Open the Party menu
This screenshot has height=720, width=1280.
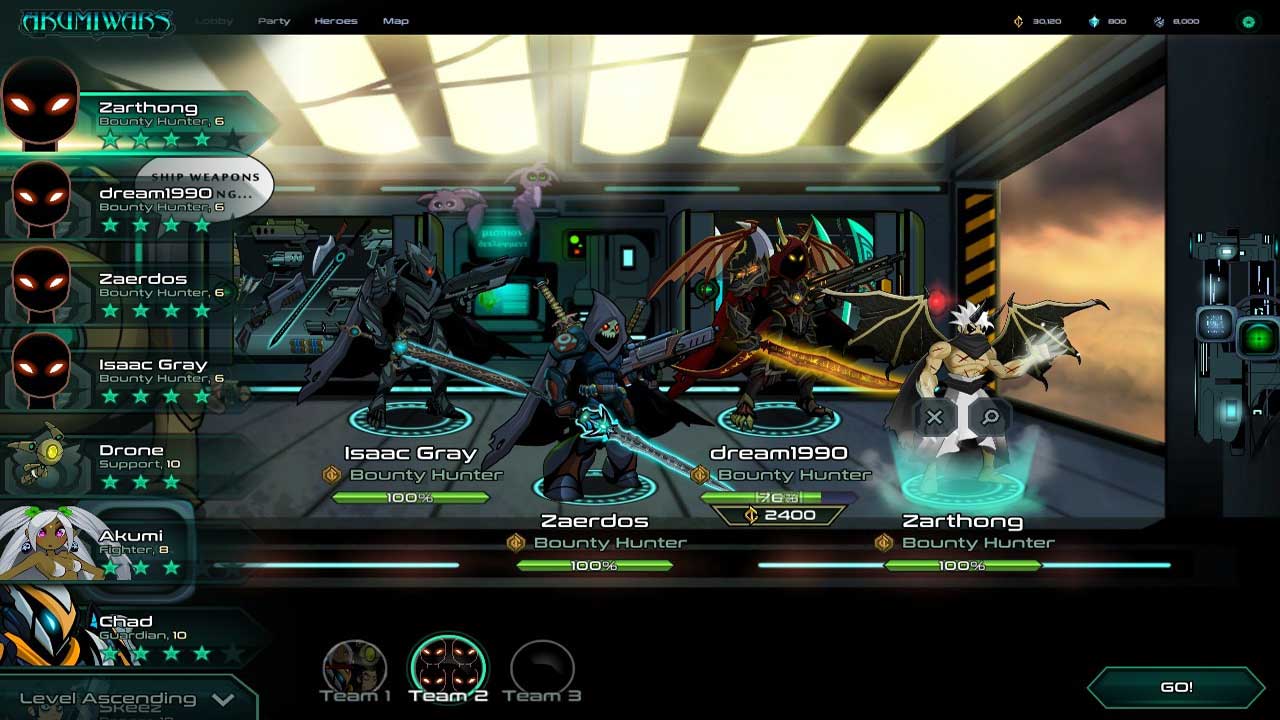[274, 21]
